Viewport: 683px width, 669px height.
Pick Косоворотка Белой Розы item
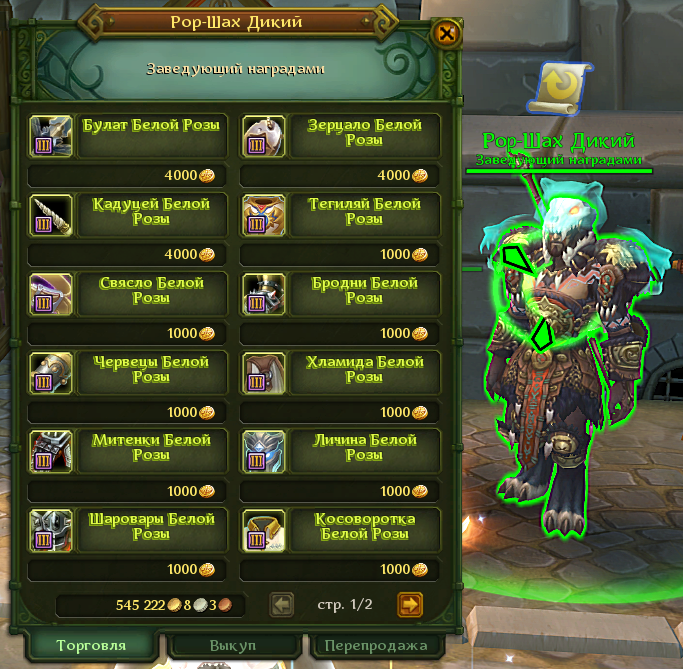pos(263,530)
